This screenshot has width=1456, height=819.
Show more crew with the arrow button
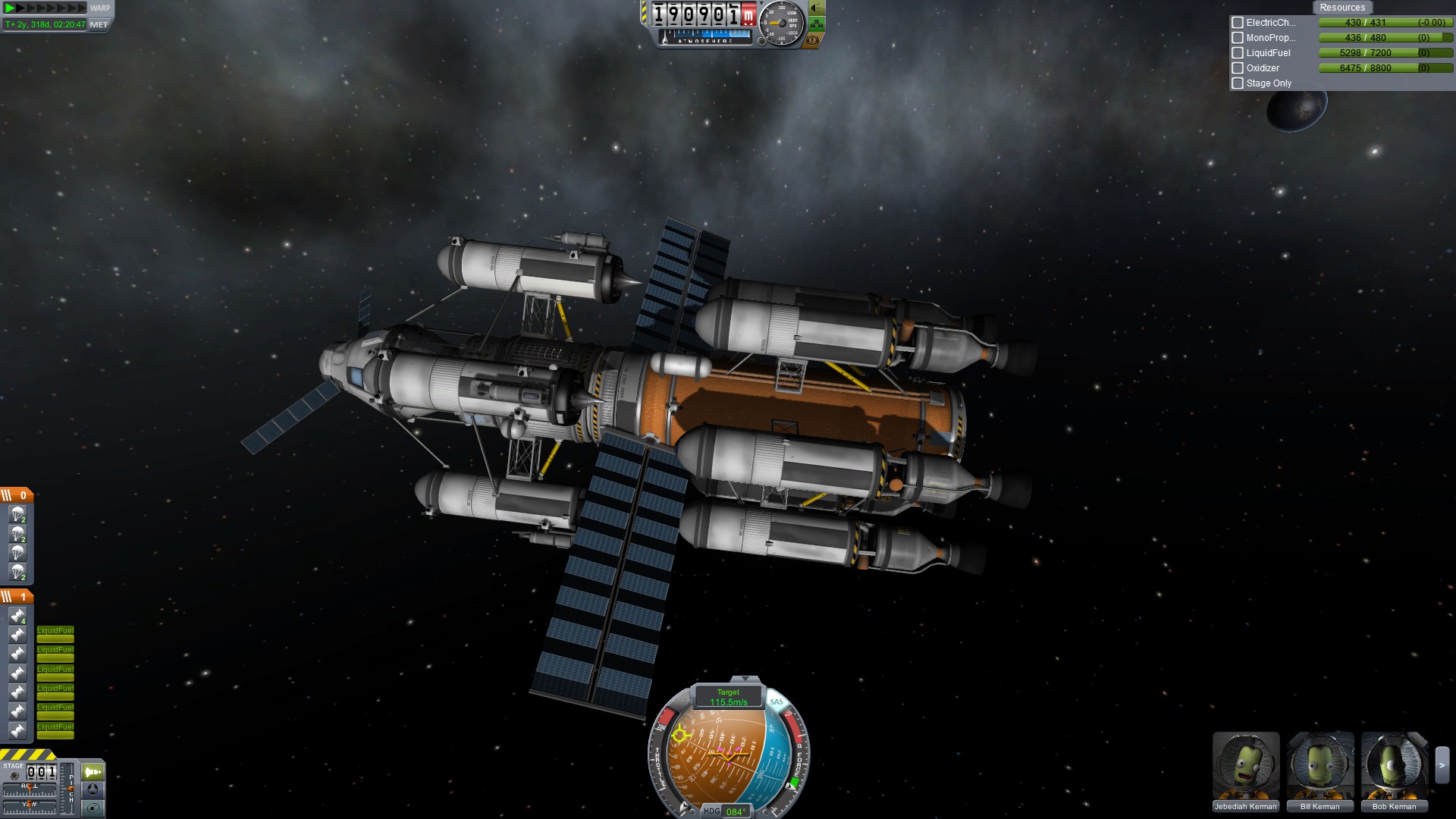click(1442, 766)
